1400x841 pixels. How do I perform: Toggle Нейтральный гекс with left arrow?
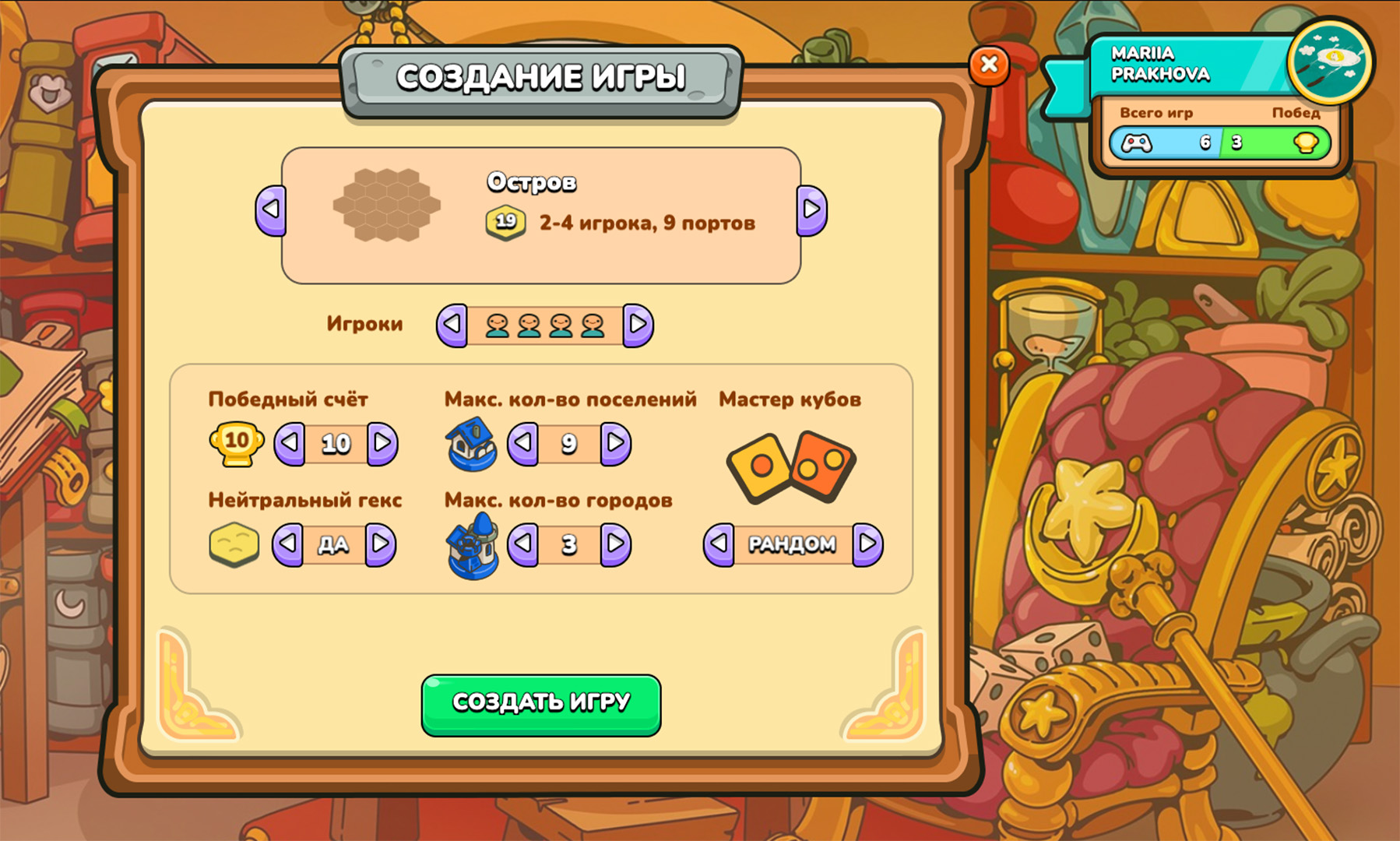tap(288, 543)
